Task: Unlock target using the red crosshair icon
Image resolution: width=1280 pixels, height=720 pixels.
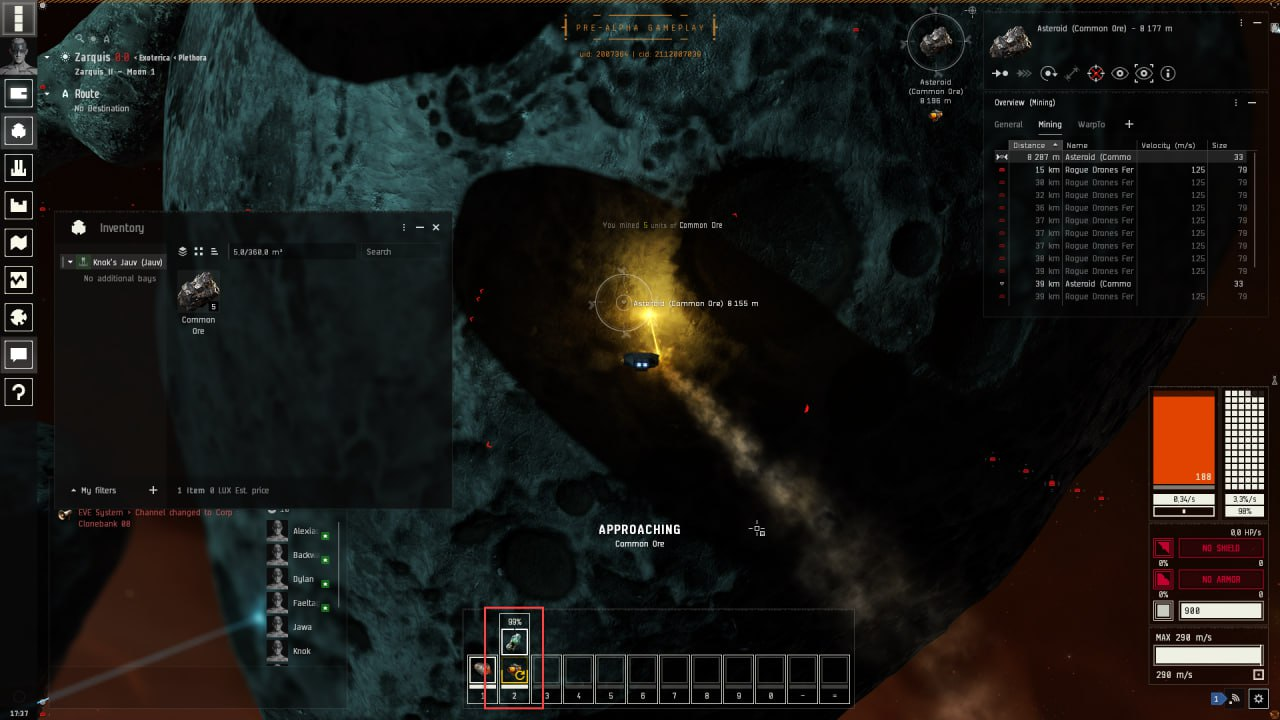Action: [x=1096, y=73]
